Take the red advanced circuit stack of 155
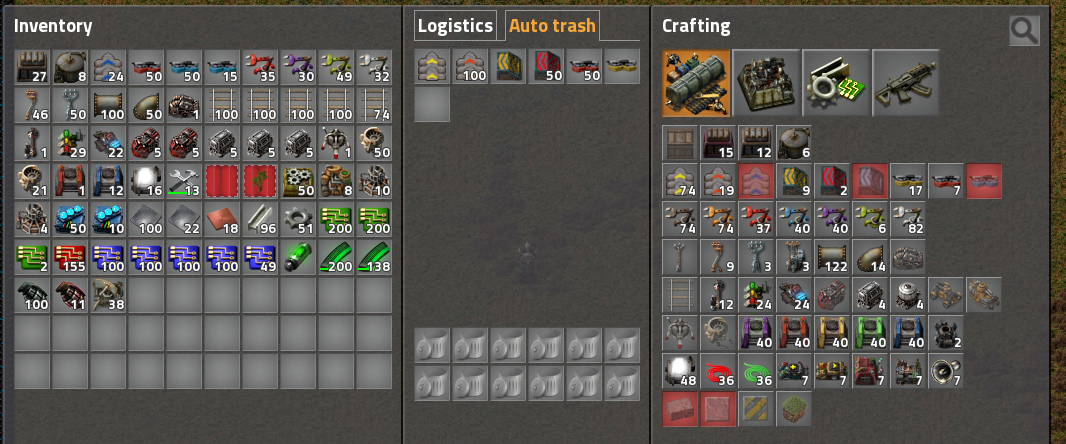Image resolution: width=1066 pixels, height=444 pixels. (71, 257)
